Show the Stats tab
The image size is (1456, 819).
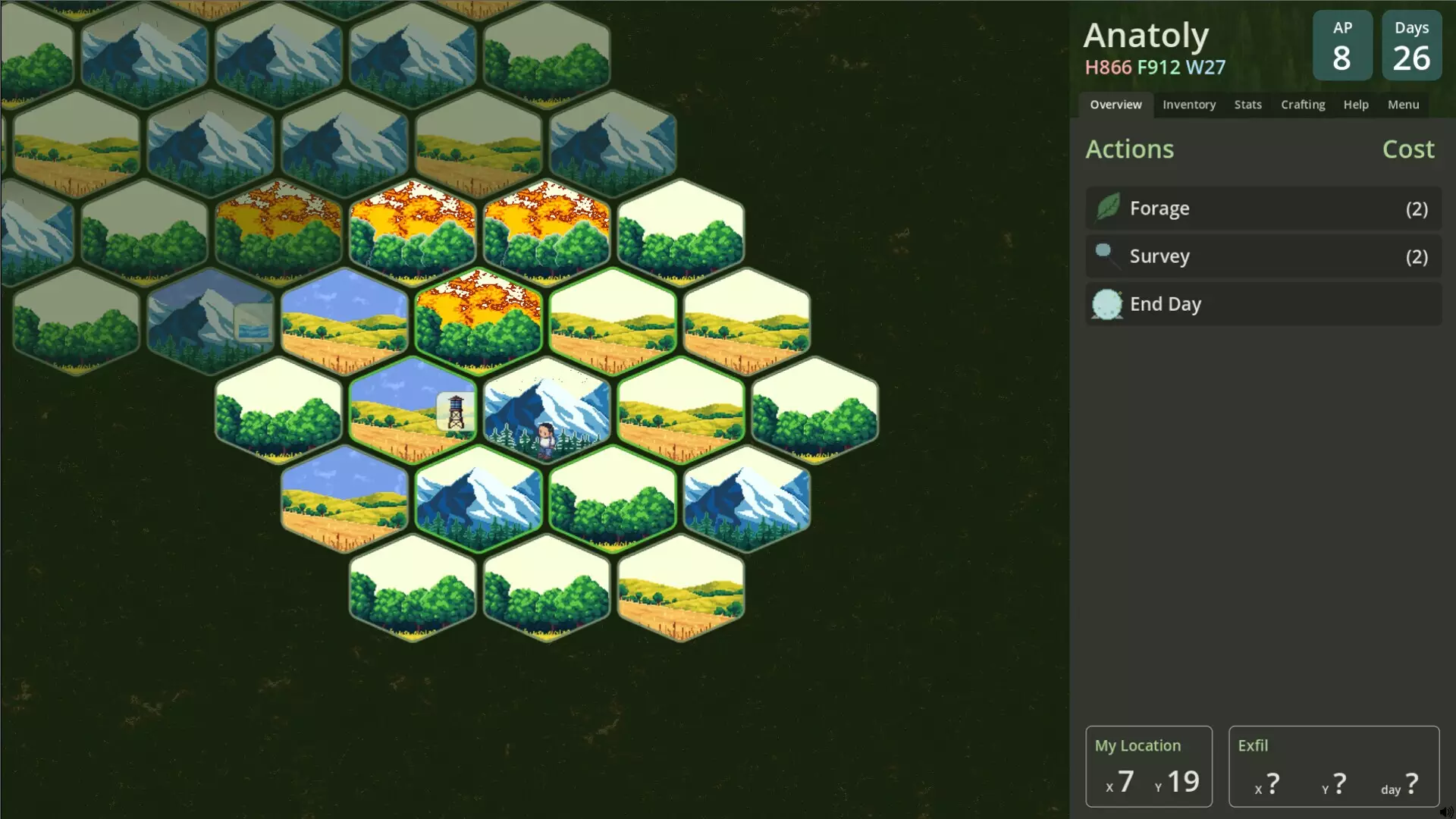click(x=1247, y=105)
